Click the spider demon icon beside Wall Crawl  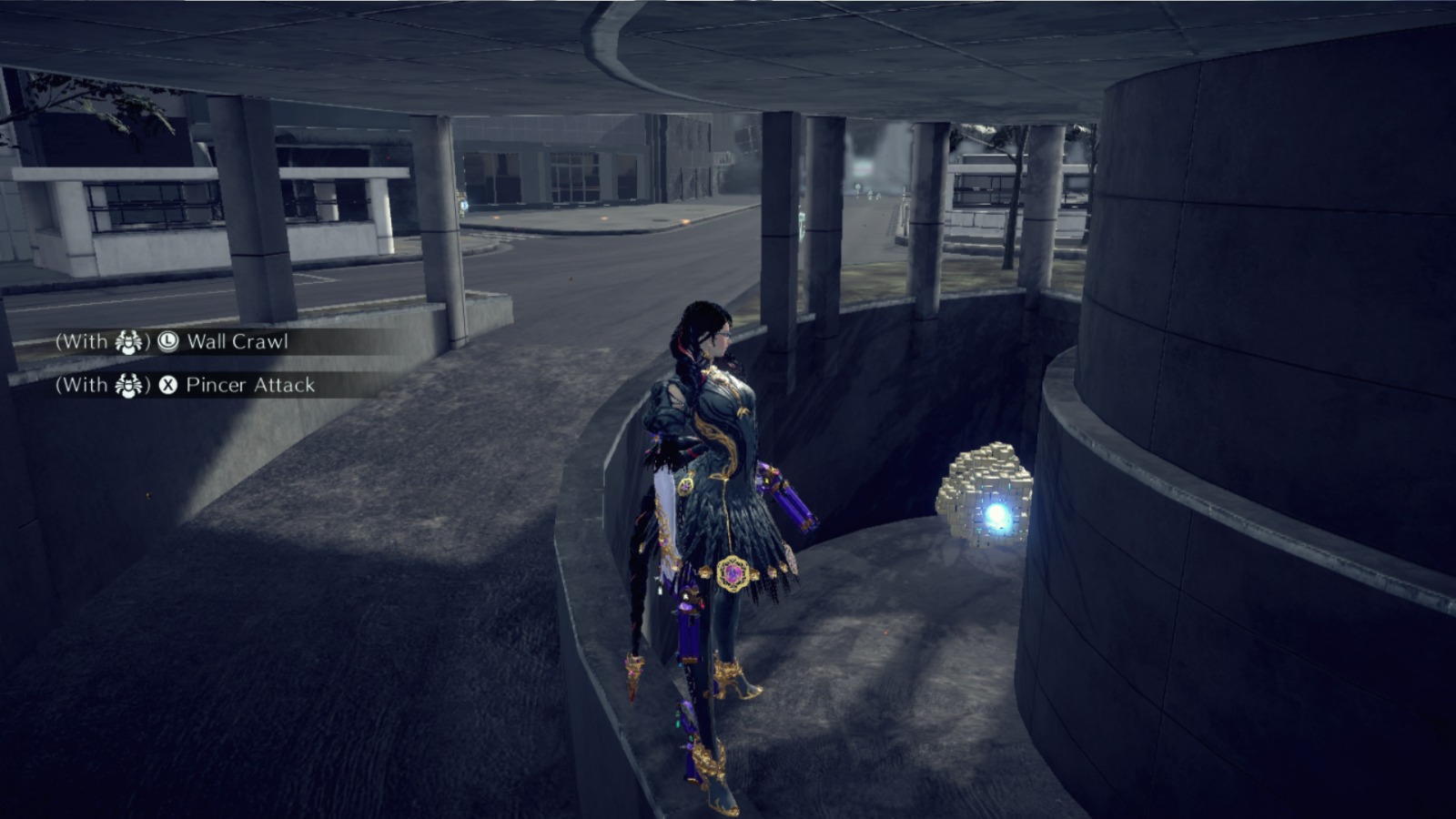pos(129,343)
